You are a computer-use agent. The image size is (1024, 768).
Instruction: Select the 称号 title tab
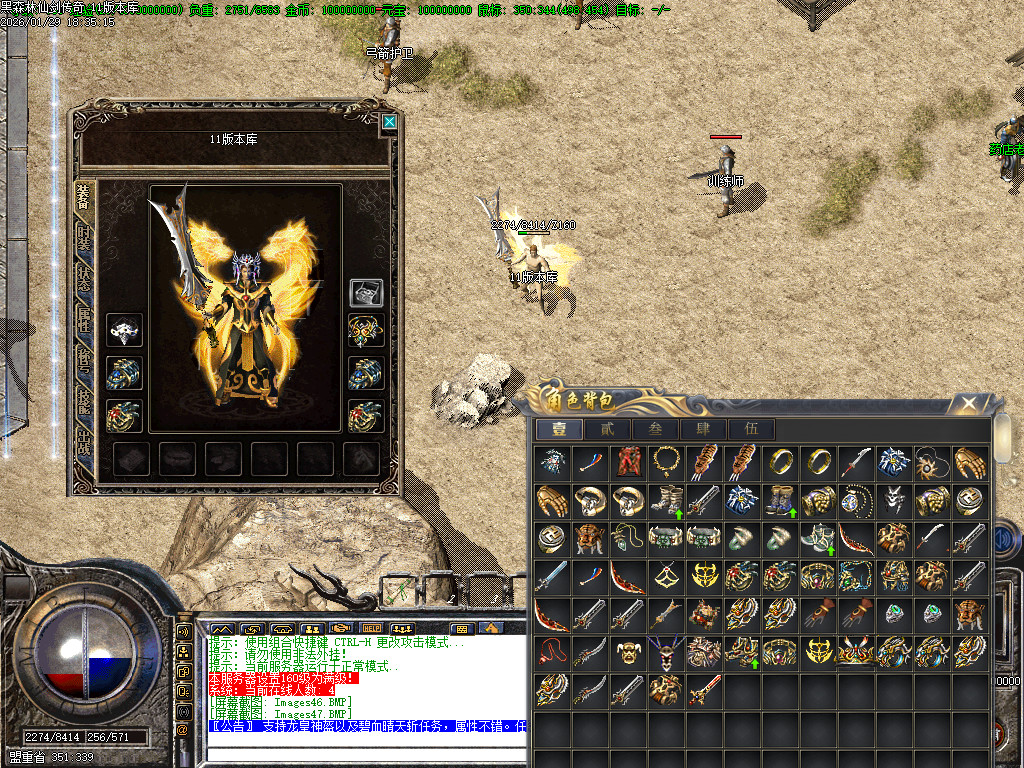coord(85,364)
